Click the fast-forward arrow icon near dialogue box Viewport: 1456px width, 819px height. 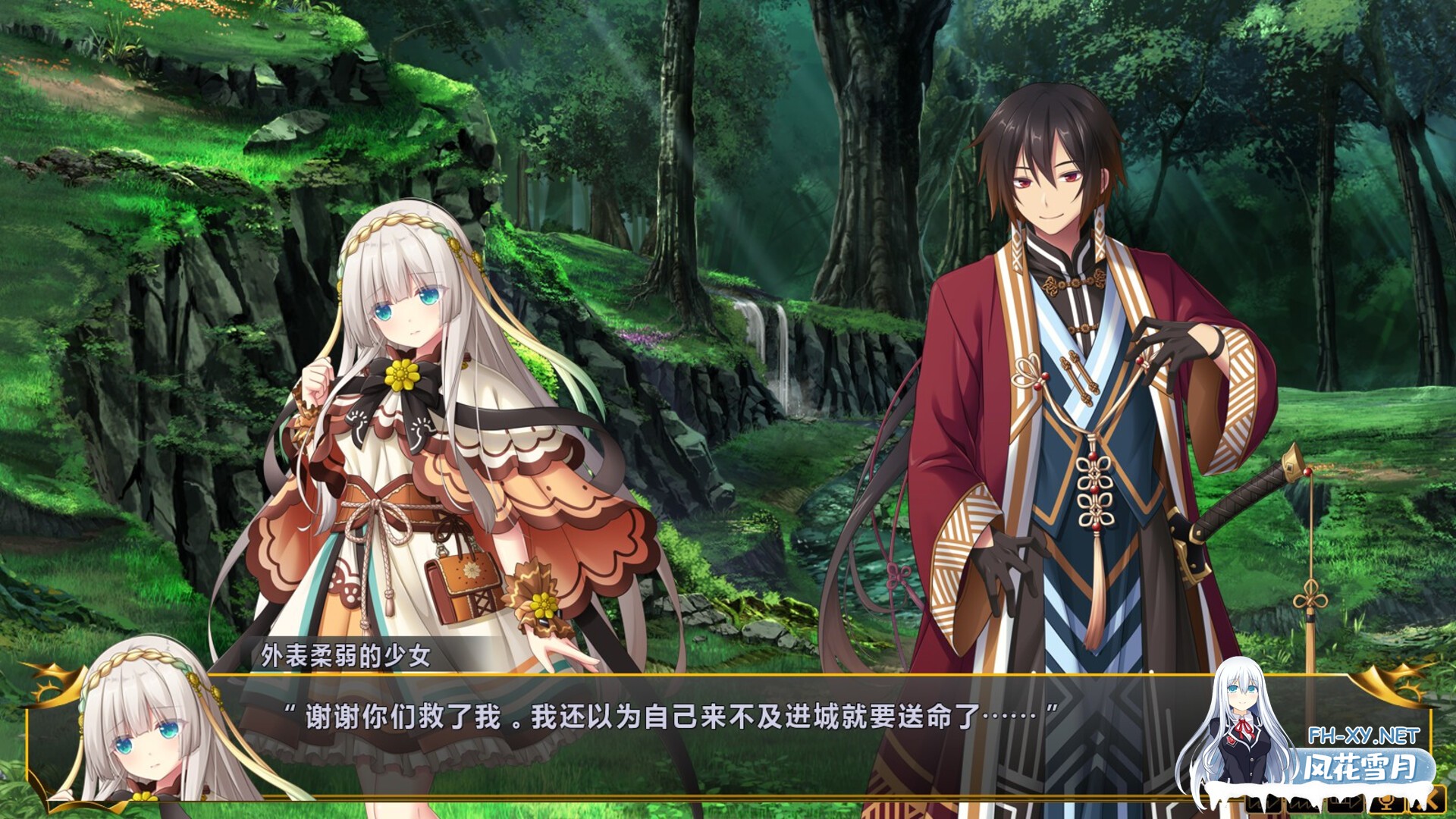[1345, 804]
